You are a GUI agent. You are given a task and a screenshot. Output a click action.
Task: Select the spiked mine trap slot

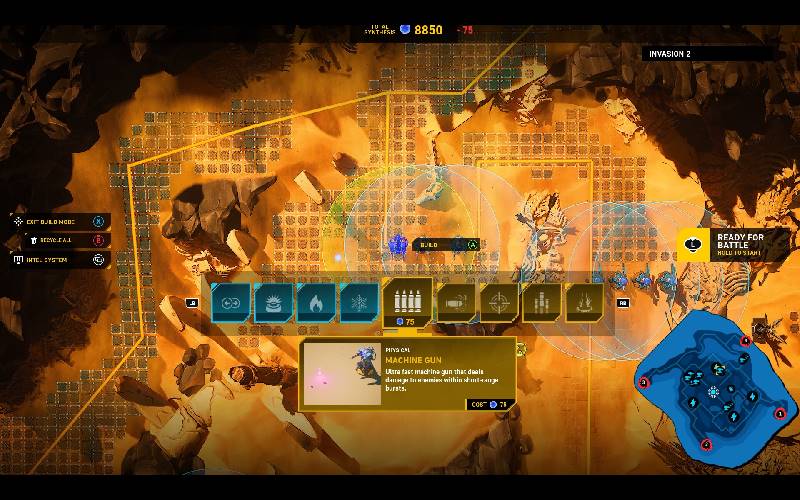click(x=273, y=302)
